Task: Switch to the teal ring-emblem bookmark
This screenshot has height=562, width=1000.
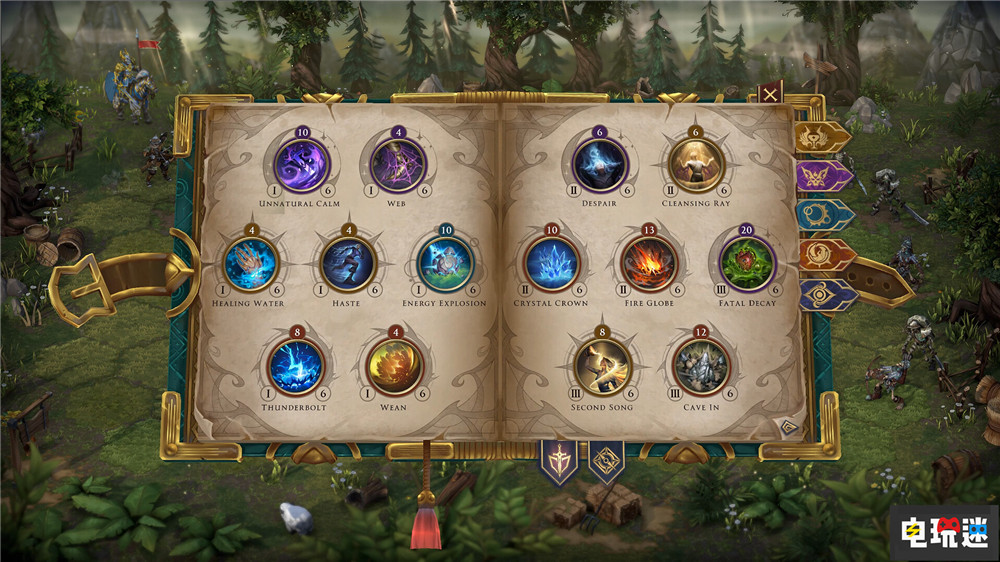Action: [824, 215]
